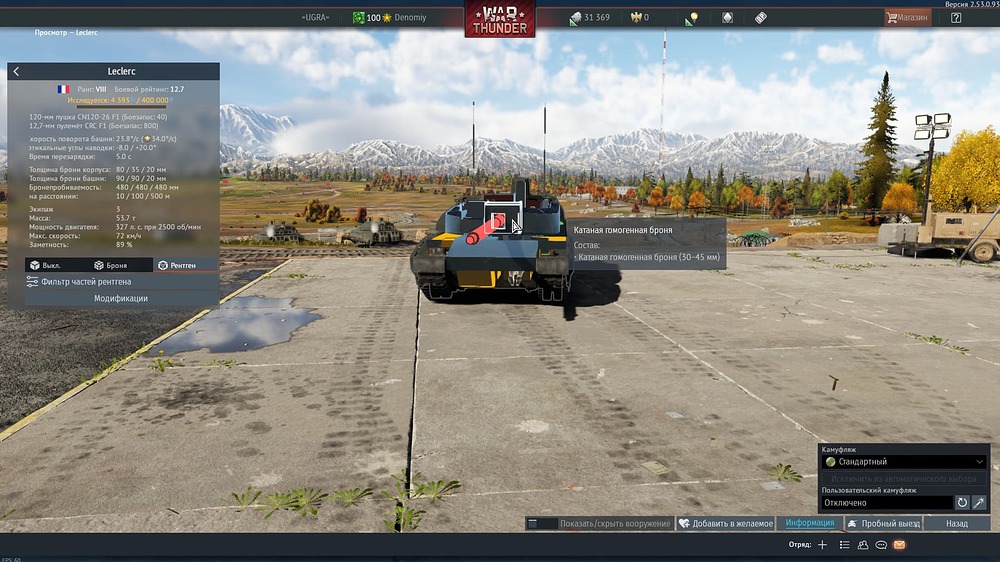Open the chat speech bubble icon
The image size is (1000, 562).
point(881,545)
